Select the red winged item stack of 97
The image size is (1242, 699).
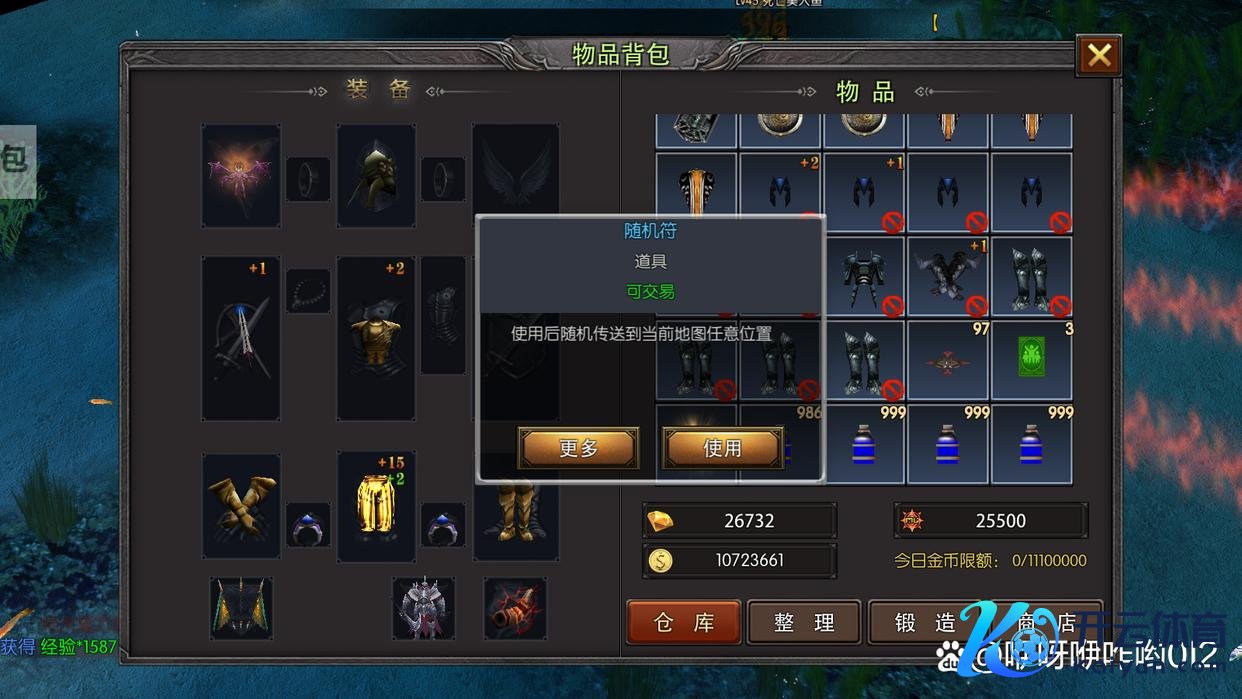(947, 360)
